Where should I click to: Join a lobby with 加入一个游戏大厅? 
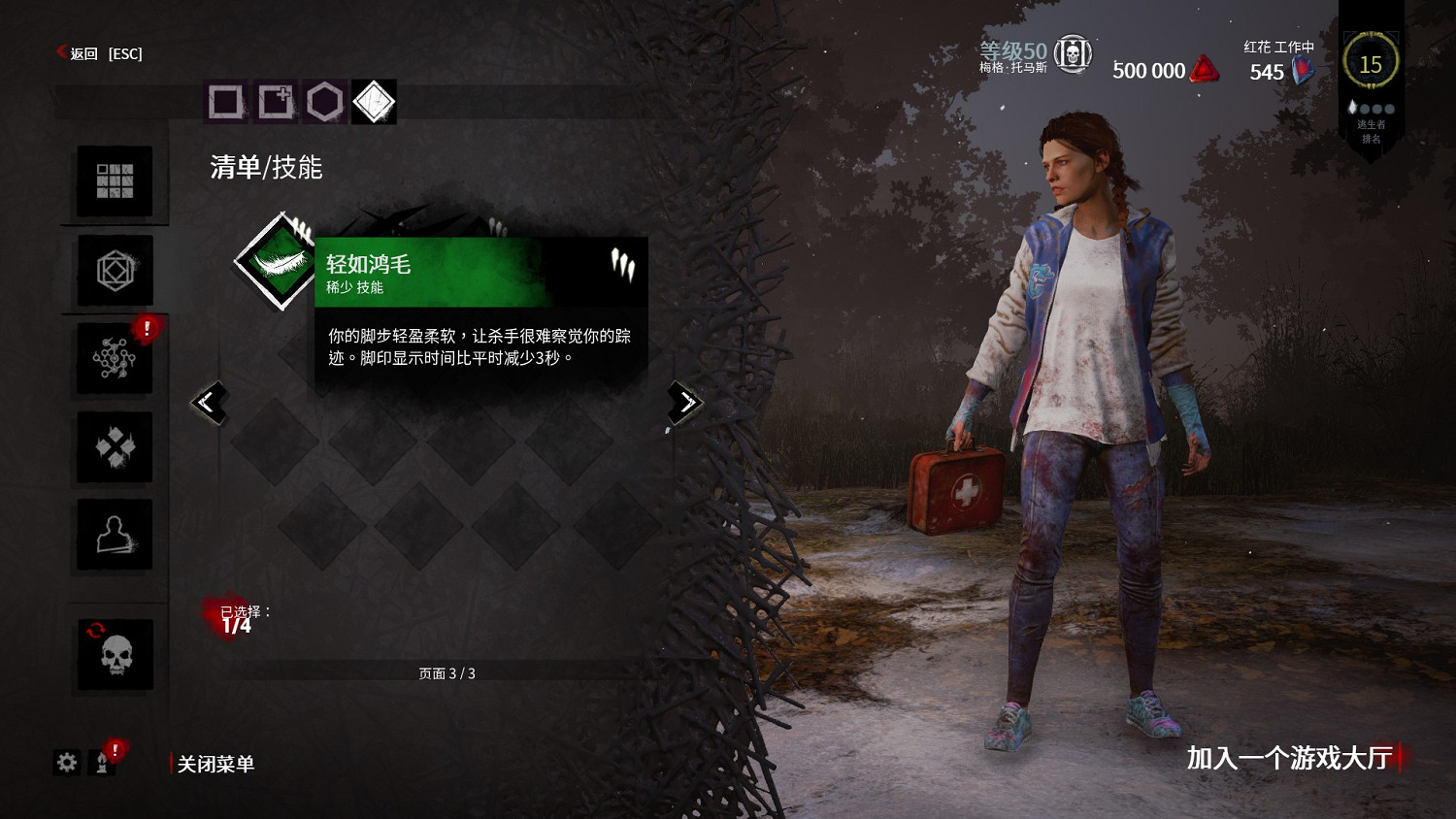pos(1290,758)
